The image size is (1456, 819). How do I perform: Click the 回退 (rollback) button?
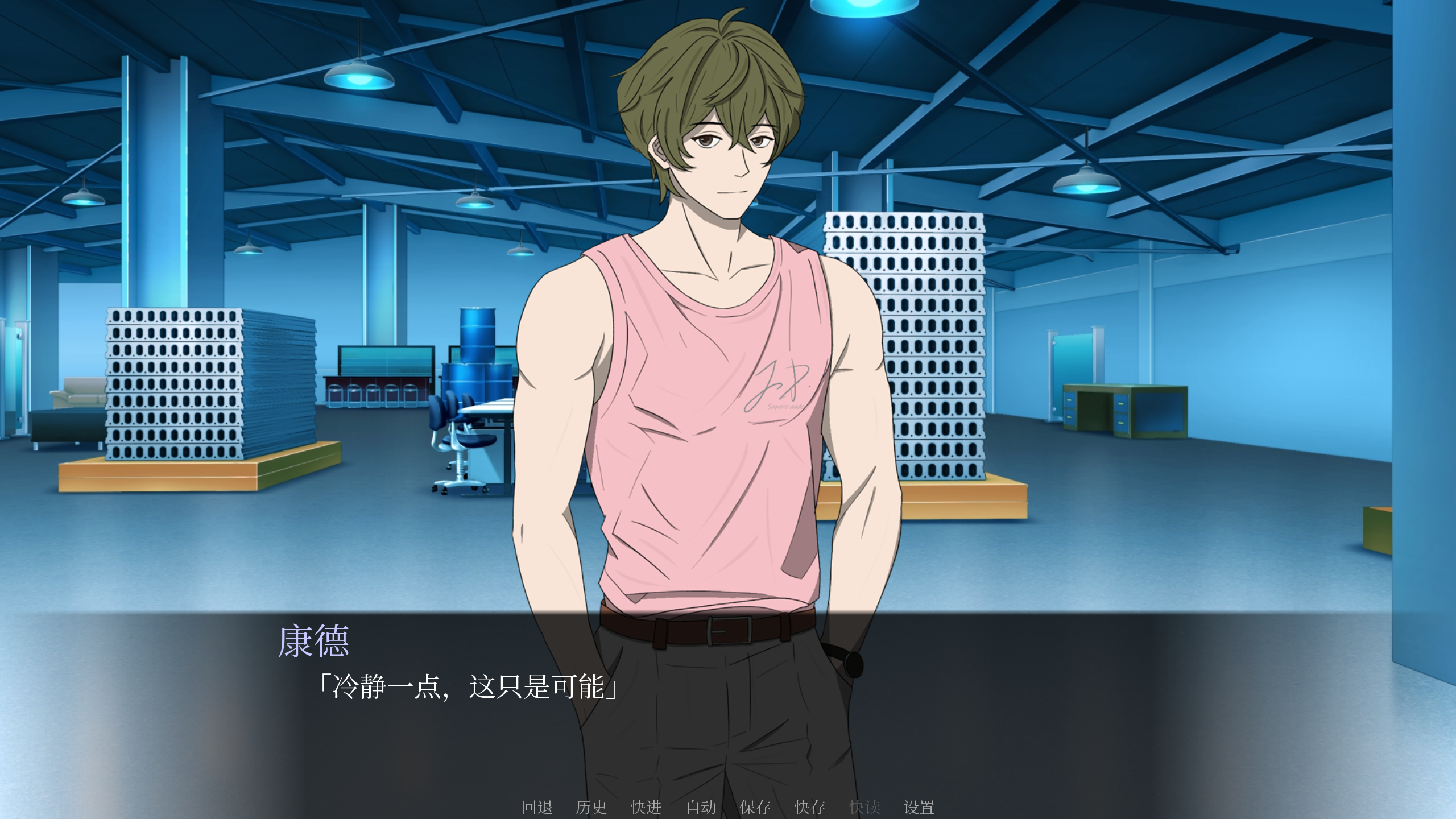pos(537,806)
